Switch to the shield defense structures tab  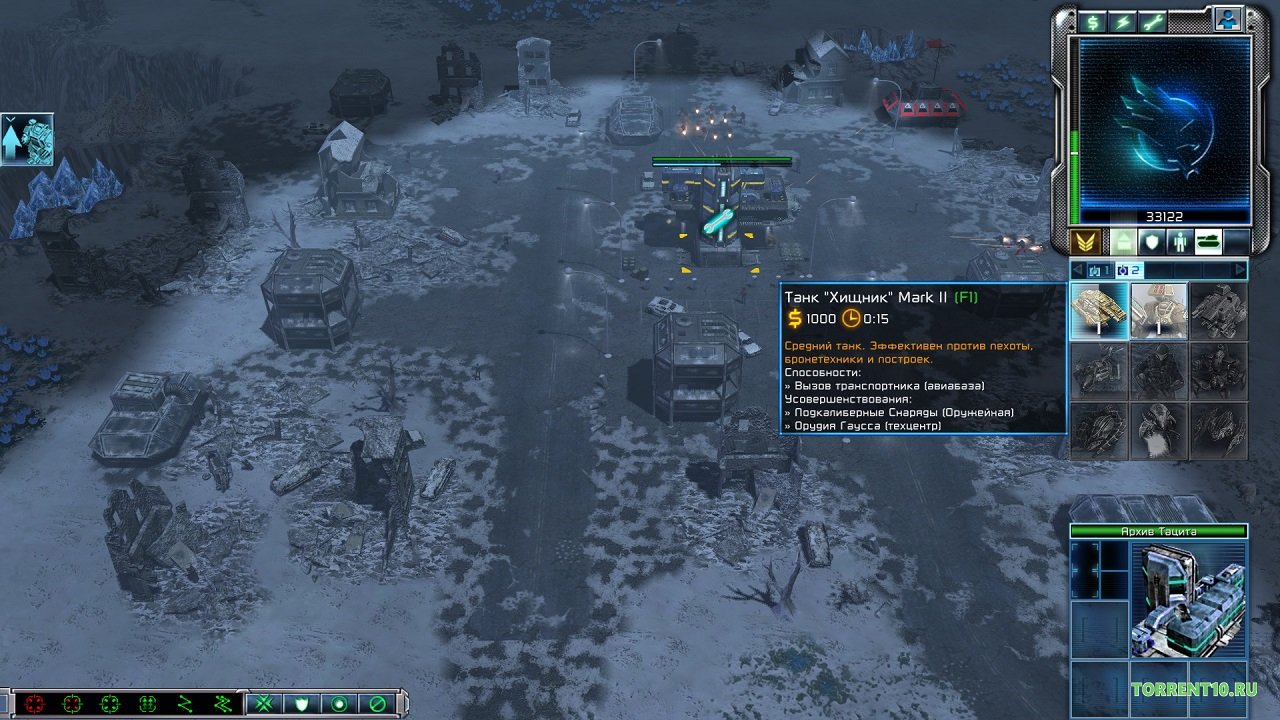1153,241
